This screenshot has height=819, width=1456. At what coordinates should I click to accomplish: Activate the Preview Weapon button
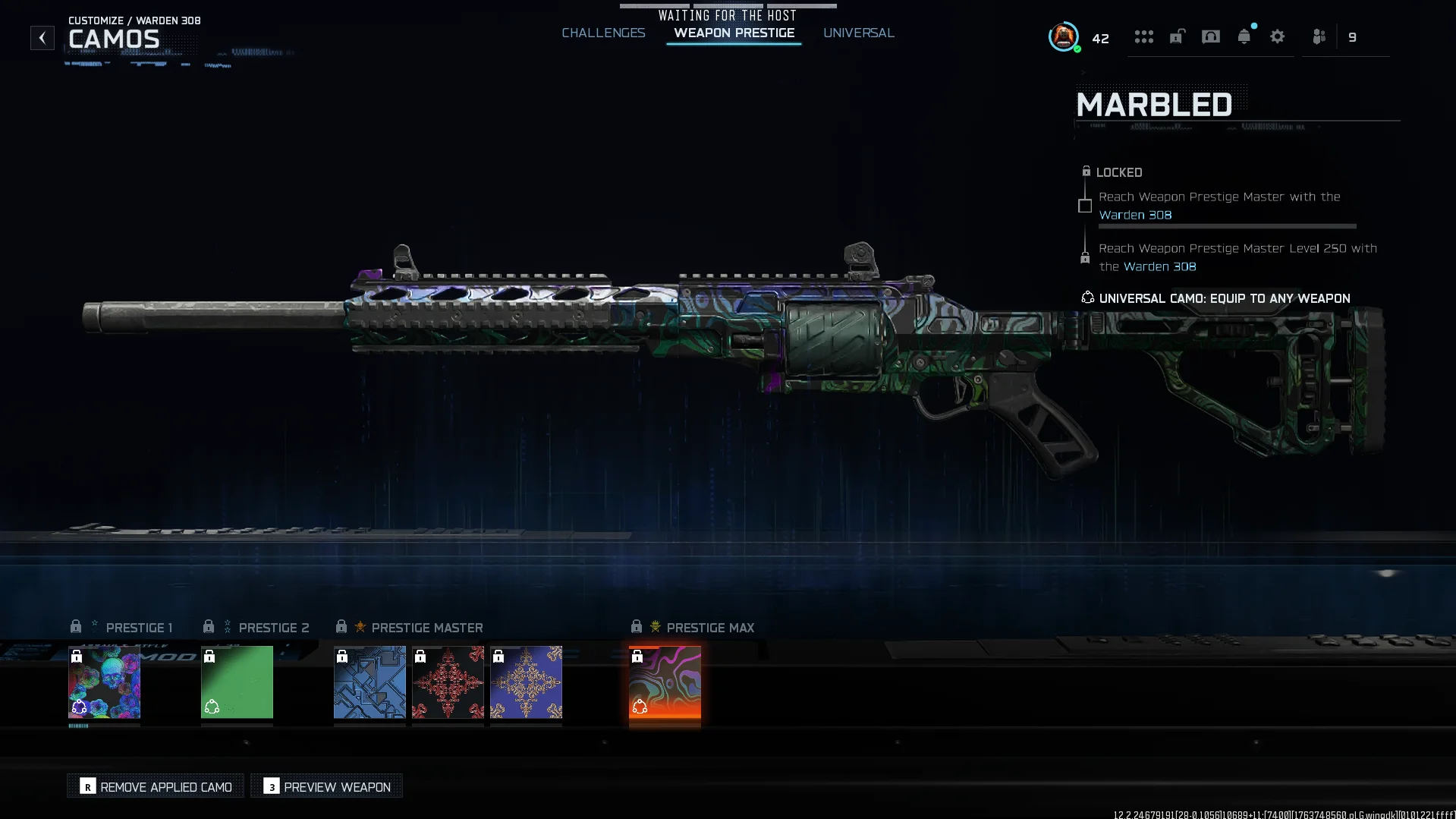[327, 786]
